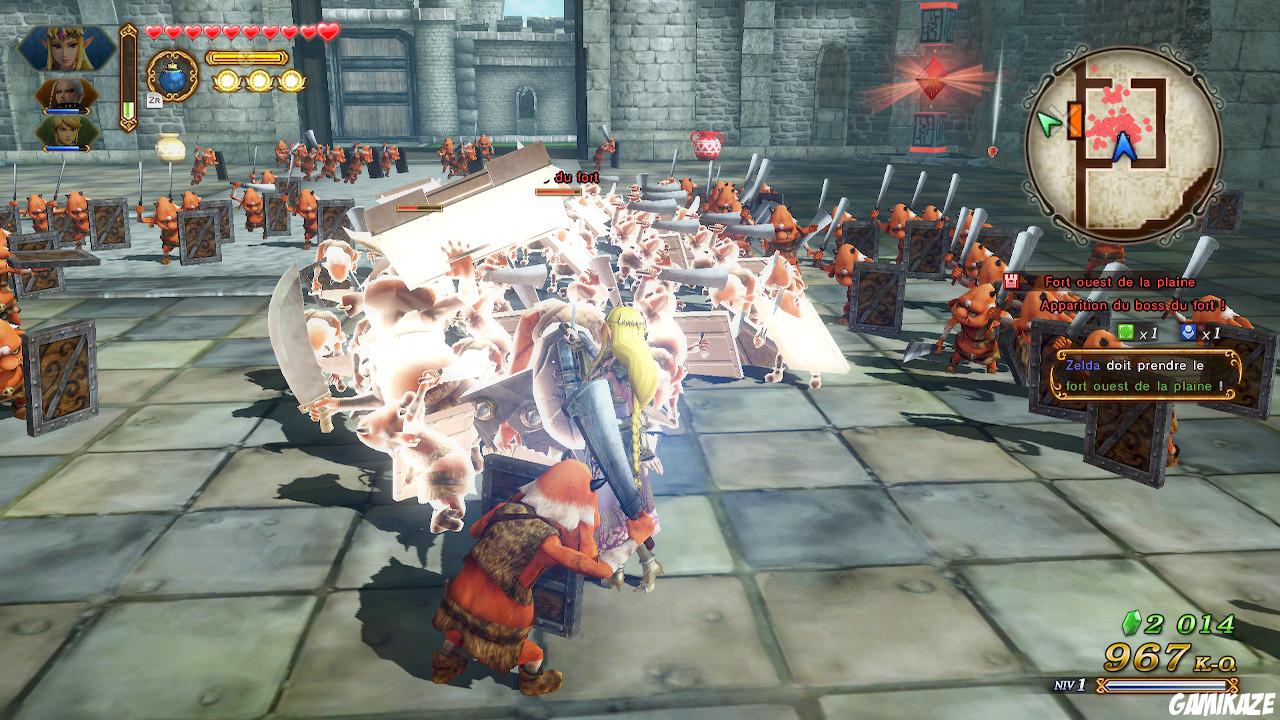This screenshot has width=1280, height=720.
Task: Click the blue medal icon showing x1 reward
Action: click(x=1191, y=331)
